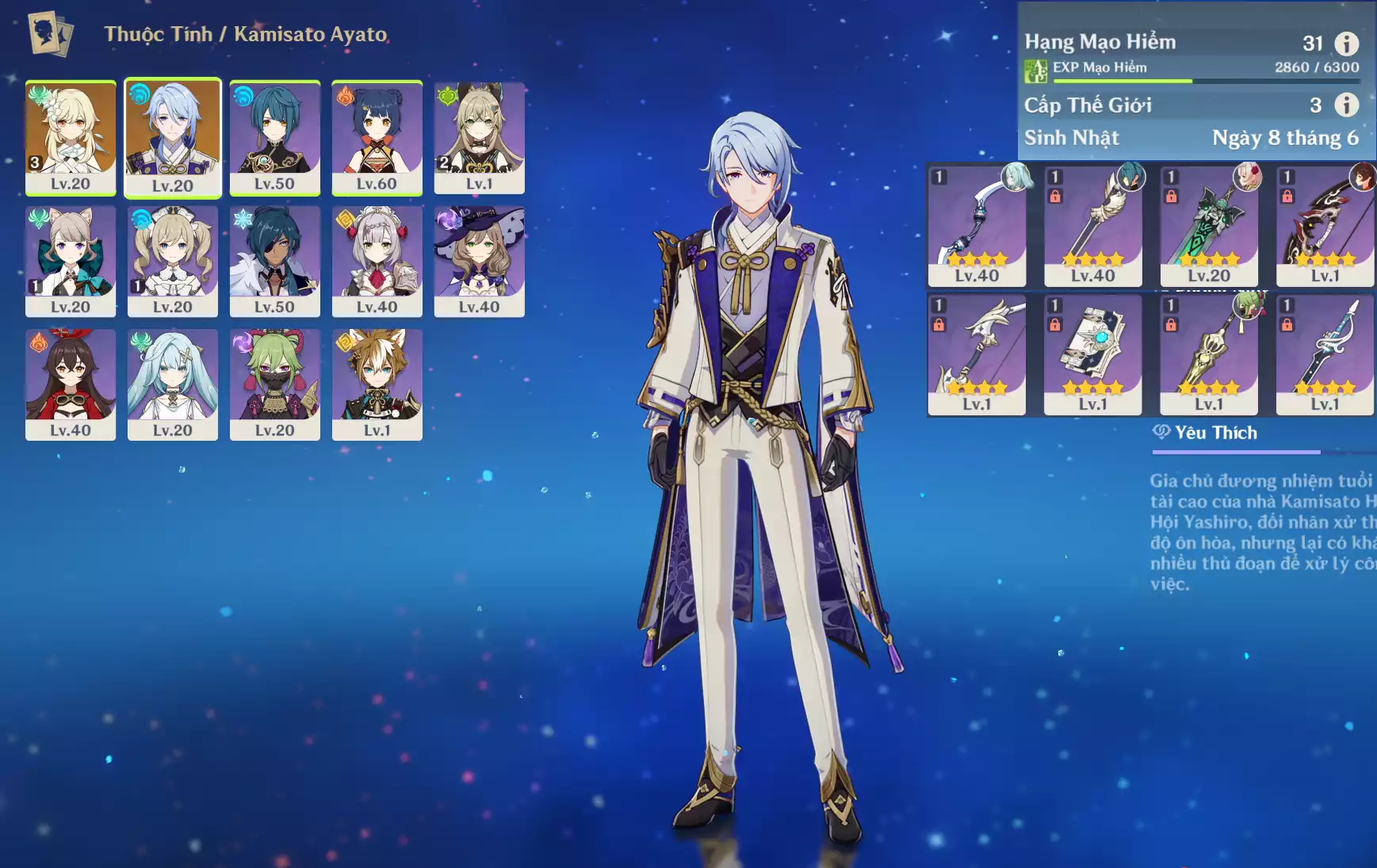Choose Xingqiu's Lv.50 character card
The image size is (1377, 868).
[x=274, y=136]
